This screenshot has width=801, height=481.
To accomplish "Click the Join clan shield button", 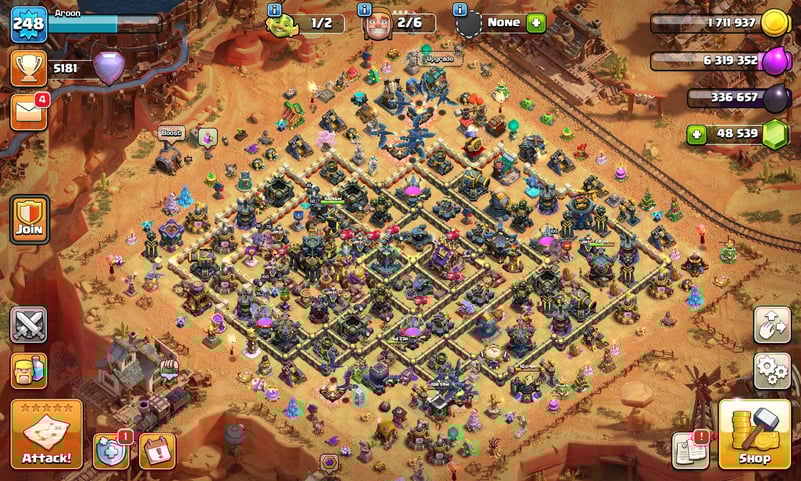I will [x=29, y=218].
